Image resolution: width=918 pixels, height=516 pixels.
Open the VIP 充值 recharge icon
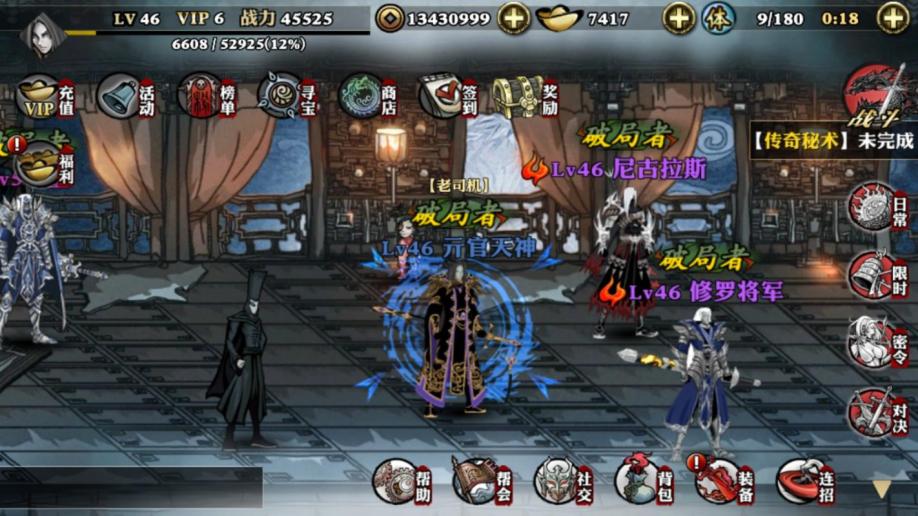pyautogui.click(x=43, y=97)
